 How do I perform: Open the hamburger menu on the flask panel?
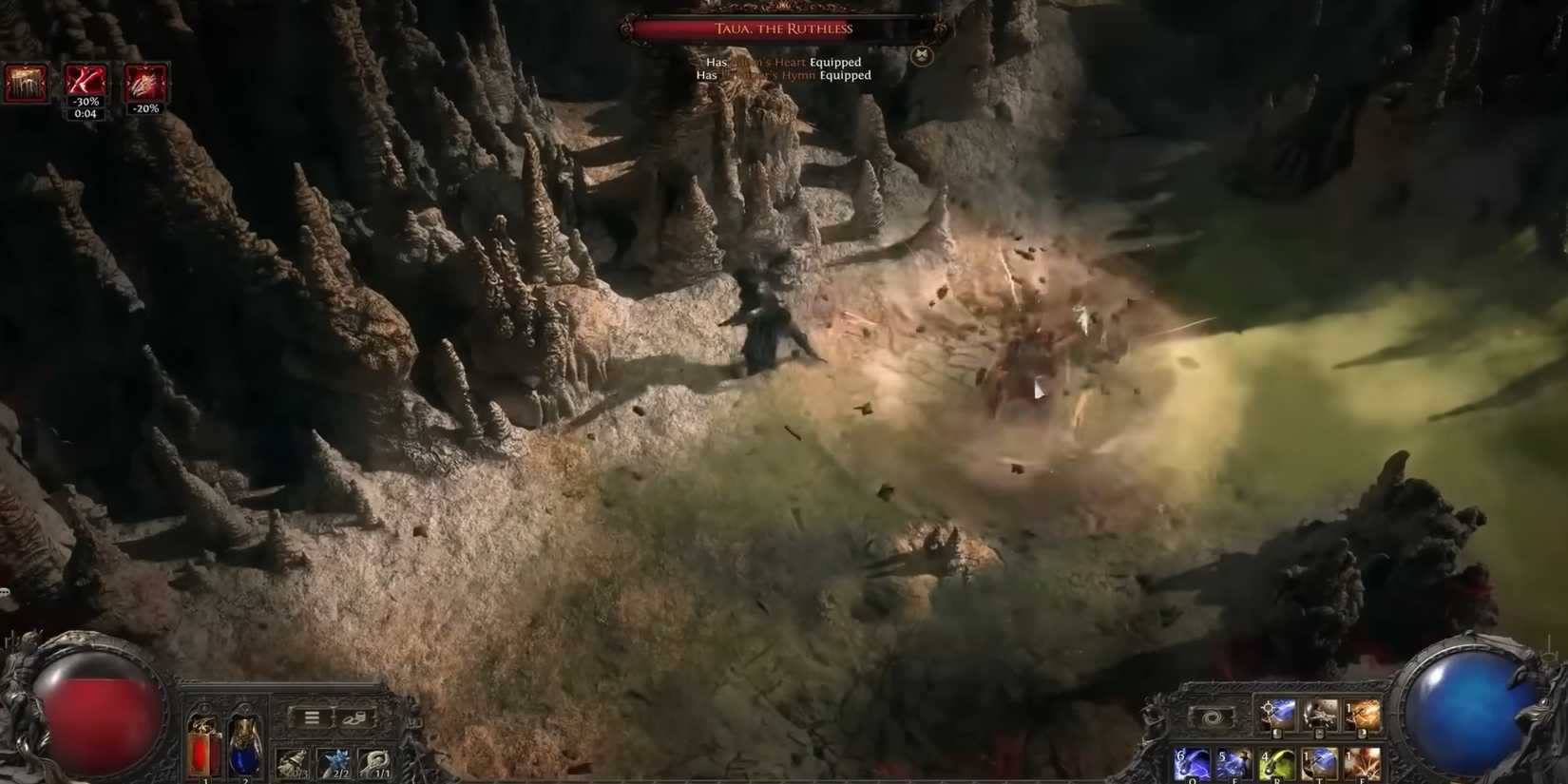pos(312,717)
